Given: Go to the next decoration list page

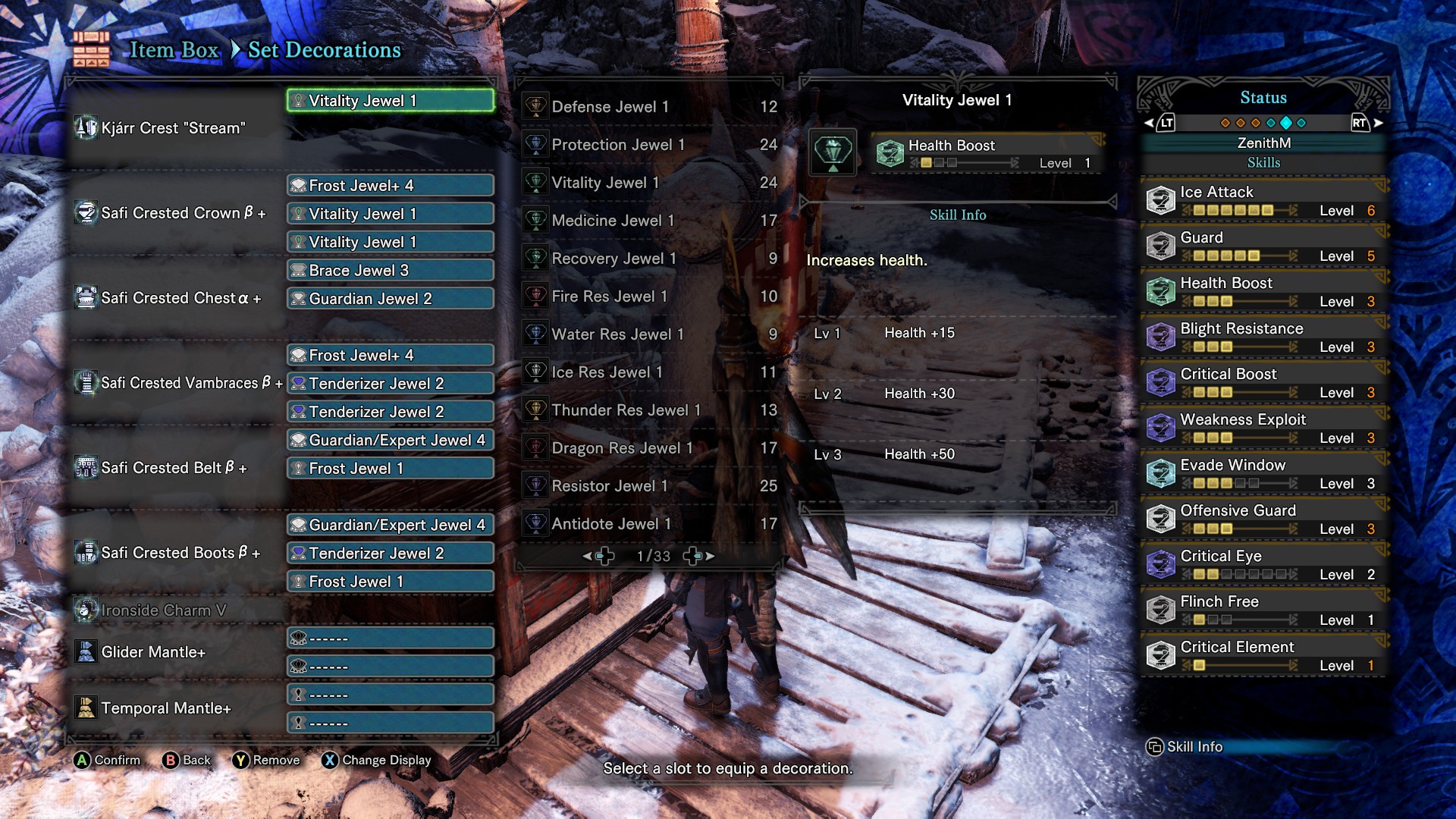Looking at the screenshot, I should pos(699,556).
